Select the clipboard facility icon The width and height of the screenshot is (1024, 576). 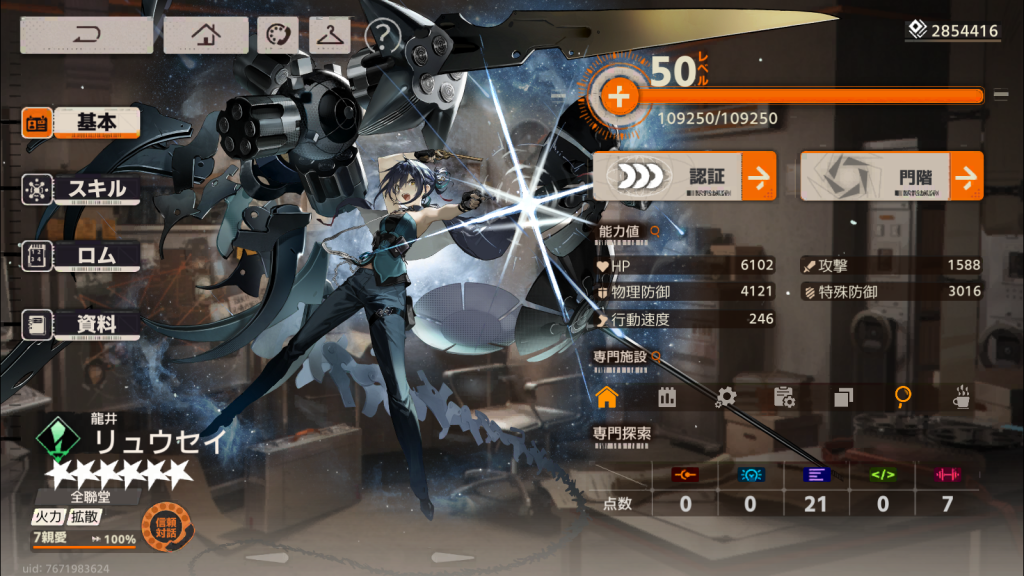[784, 397]
